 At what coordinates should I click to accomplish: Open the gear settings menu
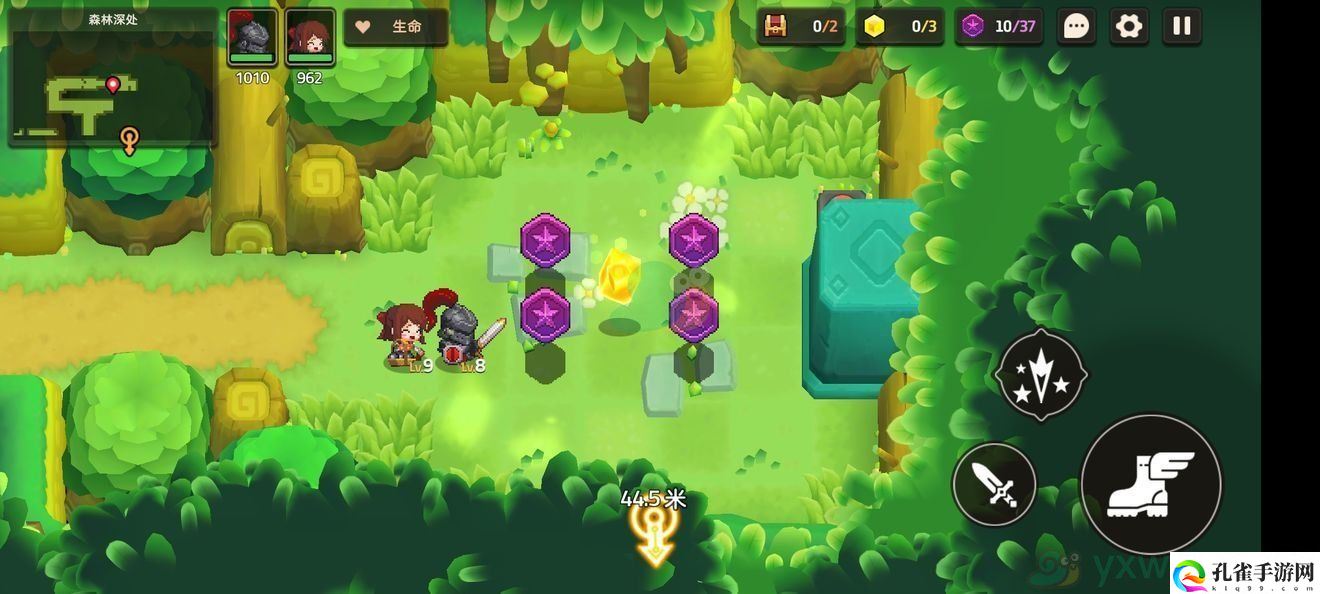(1129, 27)
